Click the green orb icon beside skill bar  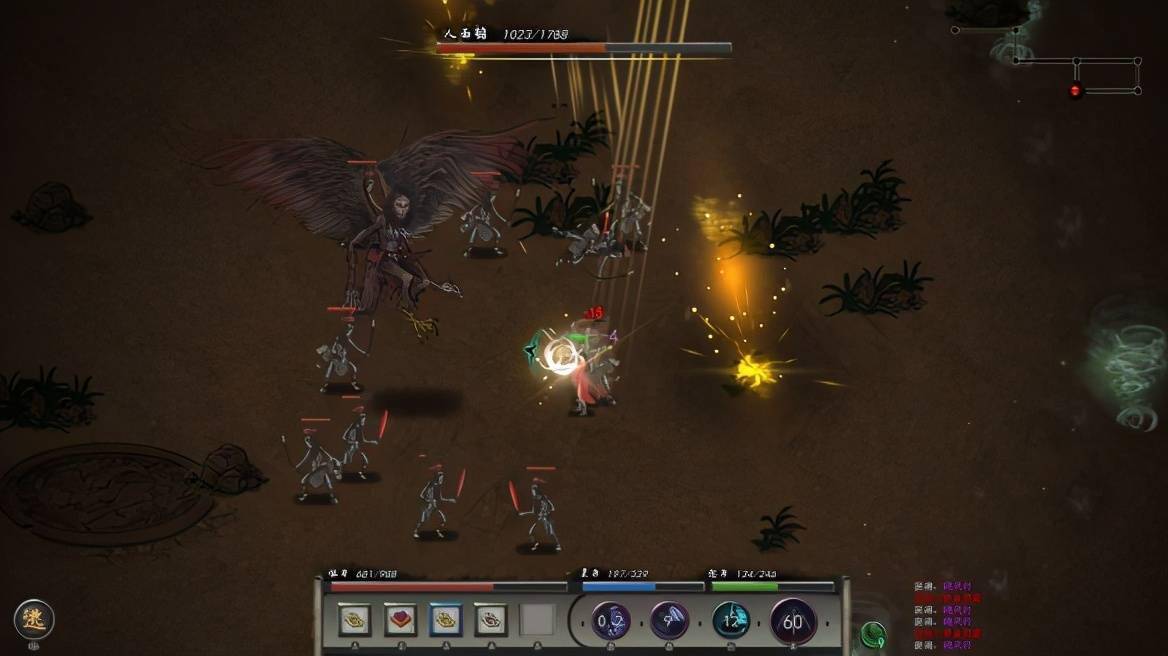pos(873,634)
